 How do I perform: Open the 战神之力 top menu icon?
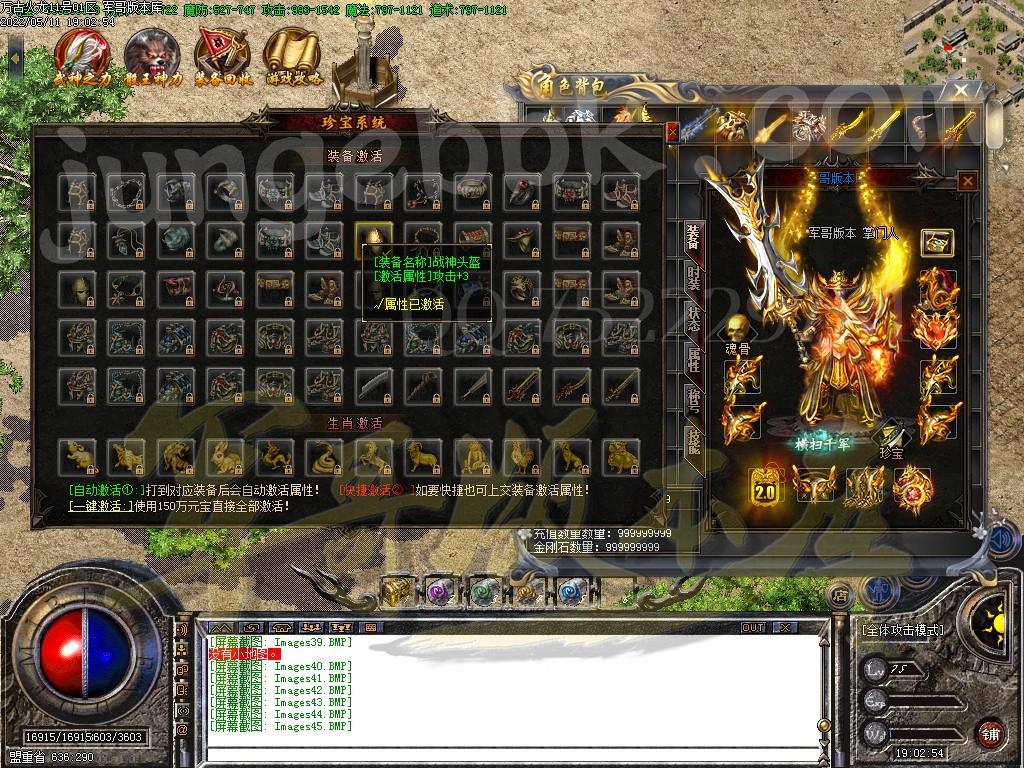82,55
